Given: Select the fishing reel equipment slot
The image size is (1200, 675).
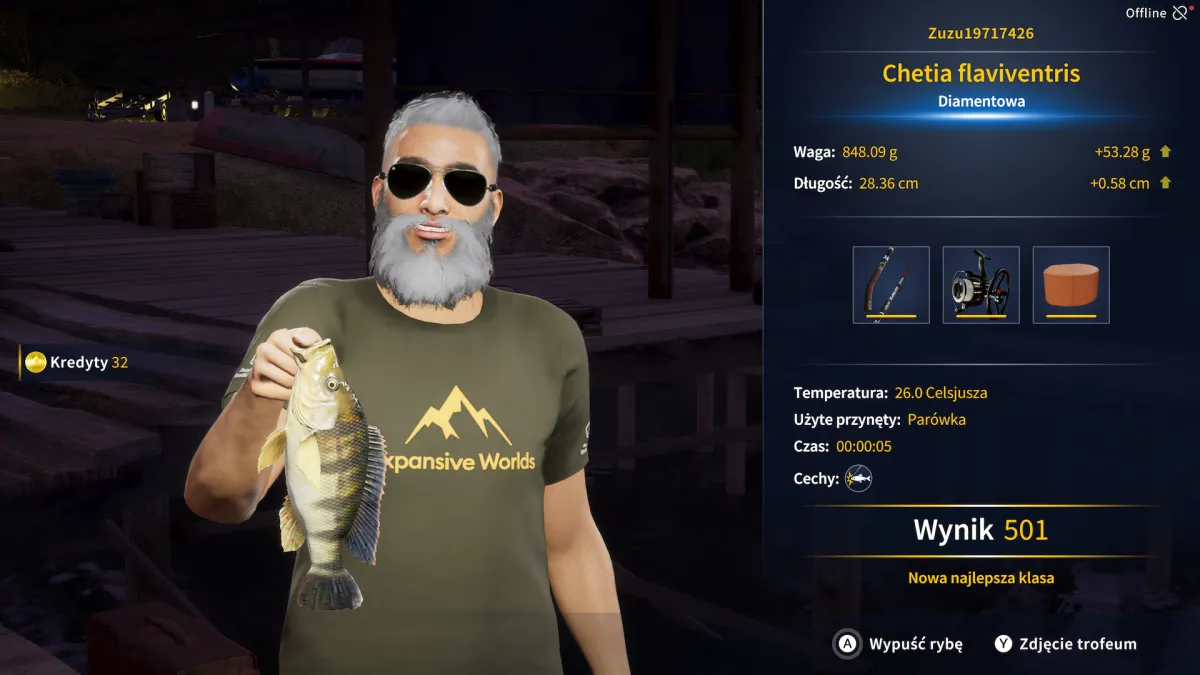Looking at the screenshot, I should click(x=981, y=285).
